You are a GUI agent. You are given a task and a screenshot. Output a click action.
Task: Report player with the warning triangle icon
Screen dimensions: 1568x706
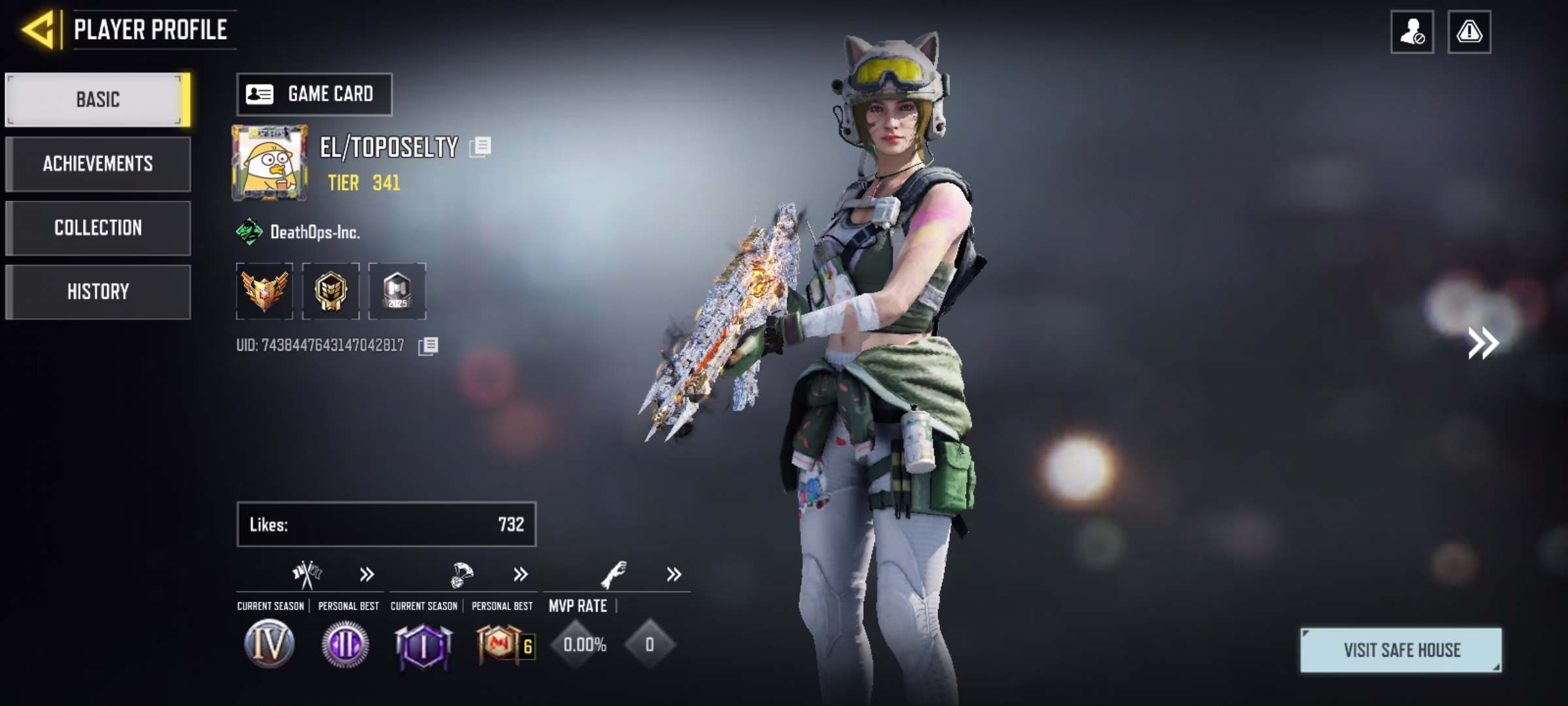point(1469,32)
